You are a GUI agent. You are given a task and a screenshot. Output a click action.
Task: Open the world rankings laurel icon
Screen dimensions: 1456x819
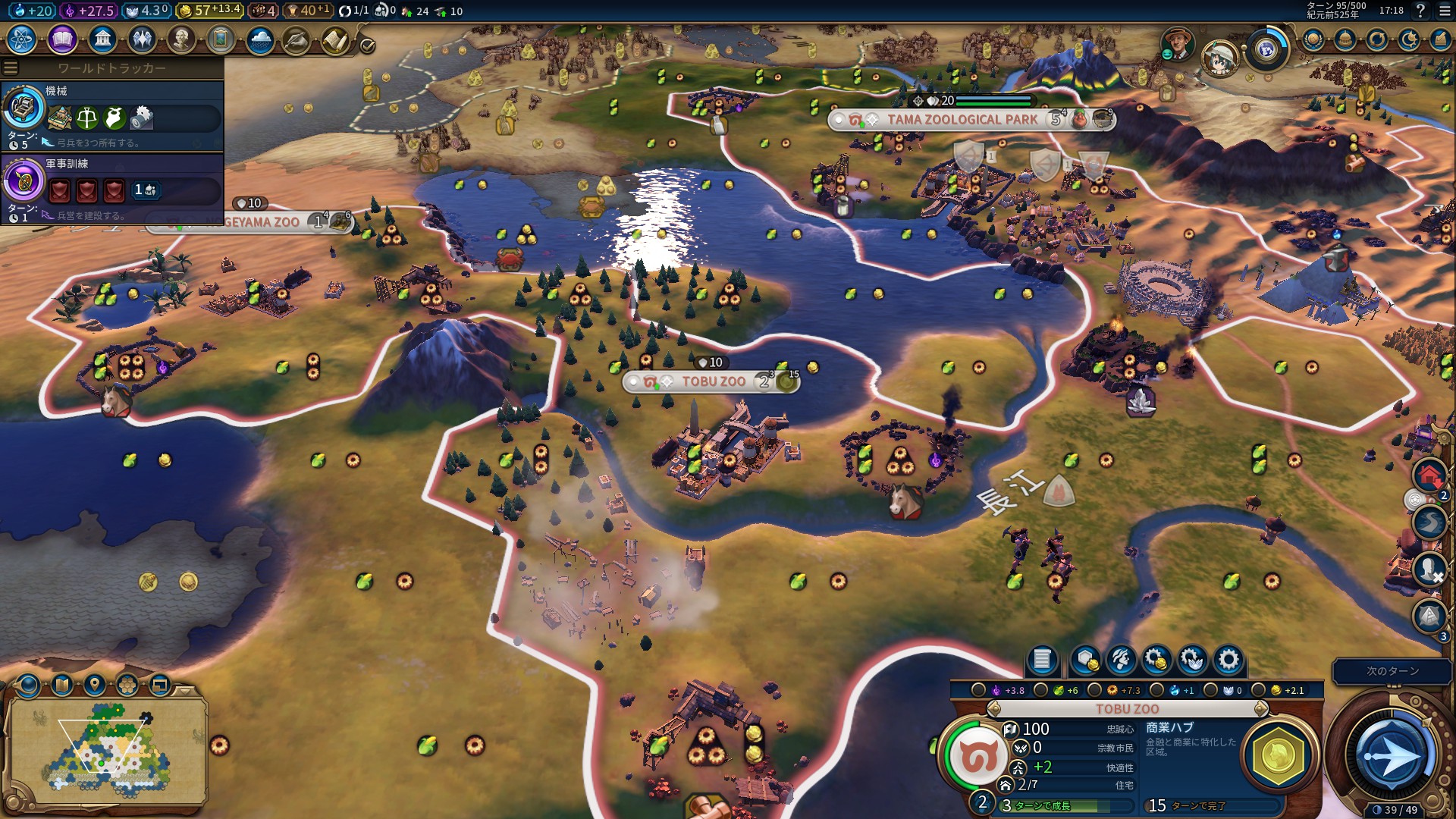coord(1313,39)
